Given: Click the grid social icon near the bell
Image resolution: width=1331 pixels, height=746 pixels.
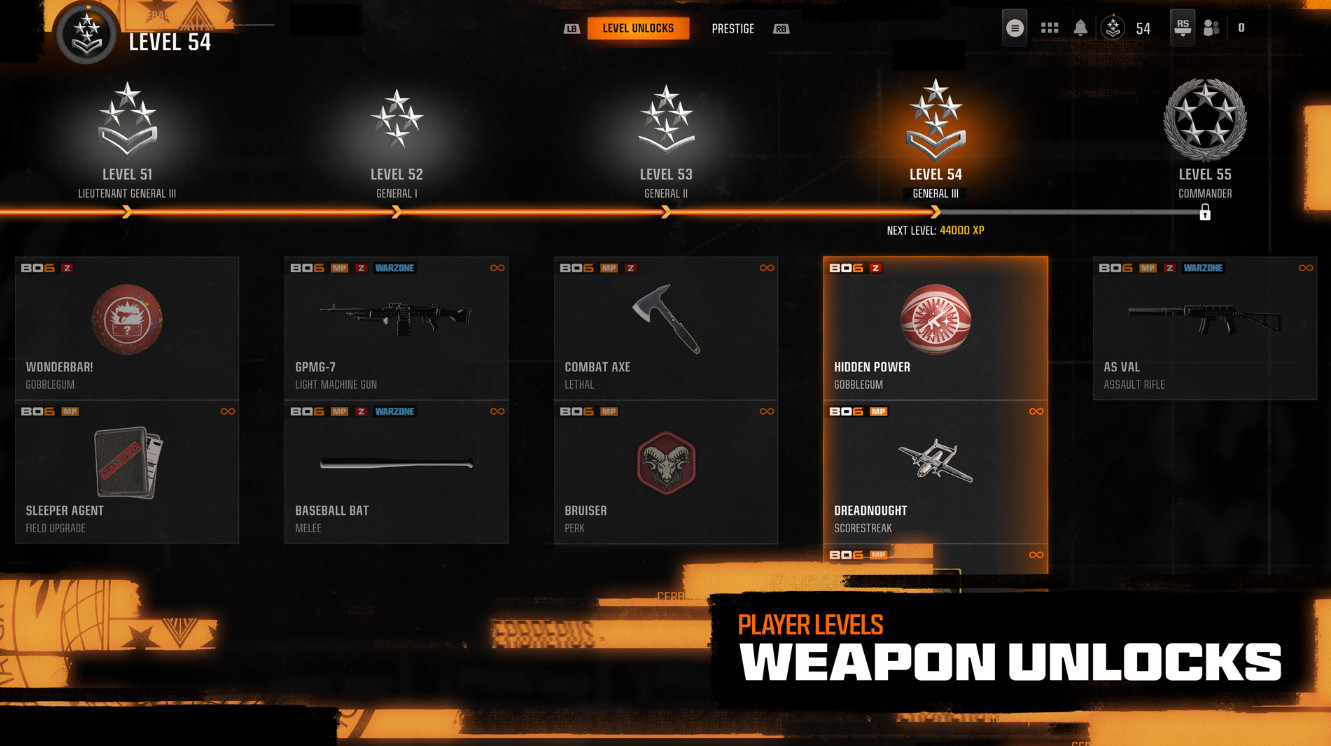Looking at the screenshot, I should 1049,27.
